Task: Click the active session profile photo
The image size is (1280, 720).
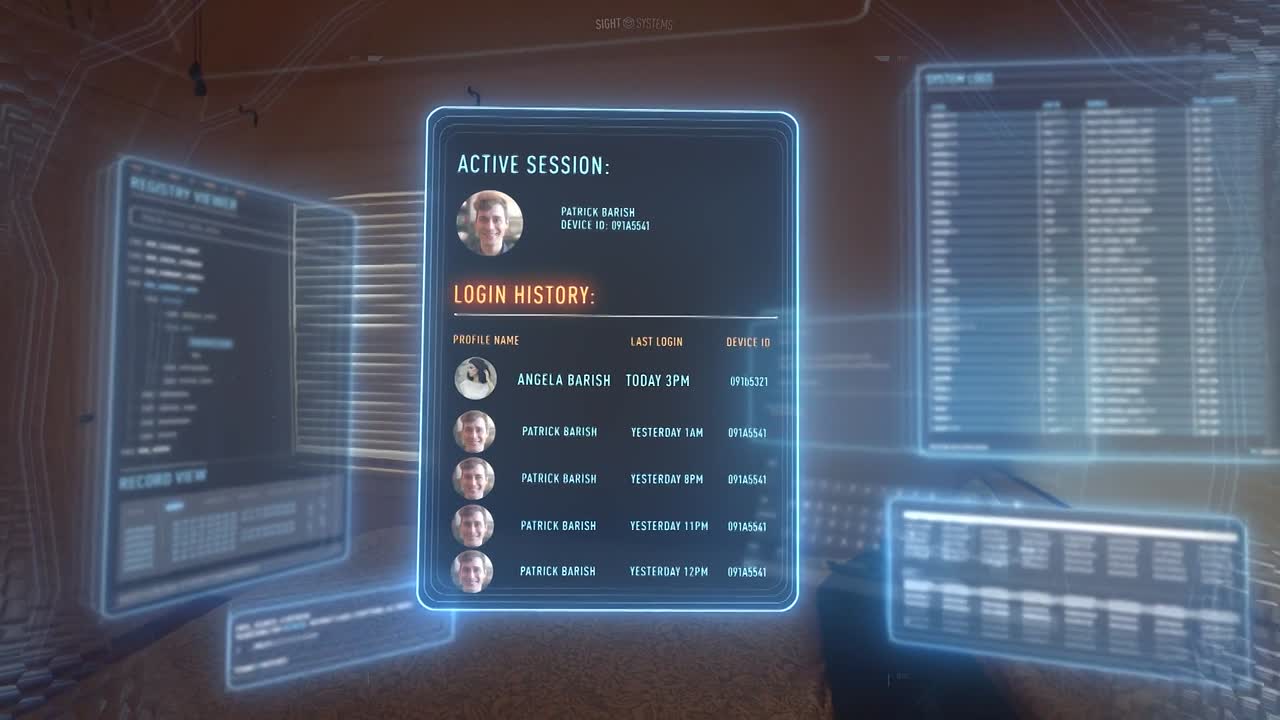Action: pos(490,223)
